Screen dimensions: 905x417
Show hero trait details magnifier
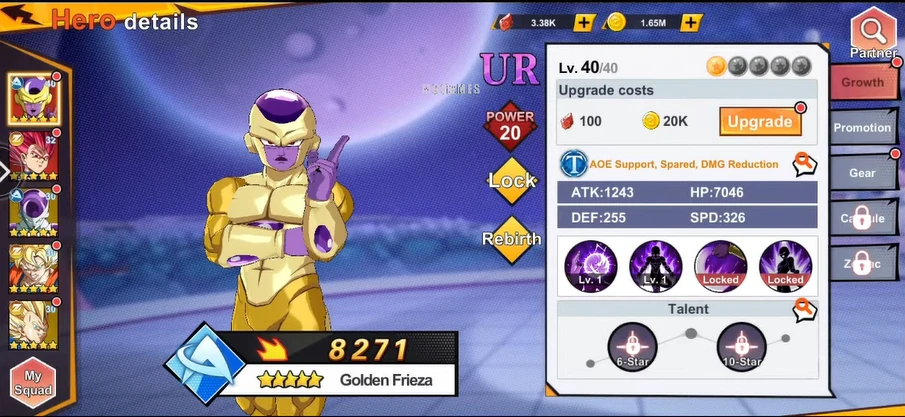pos(804,164)
